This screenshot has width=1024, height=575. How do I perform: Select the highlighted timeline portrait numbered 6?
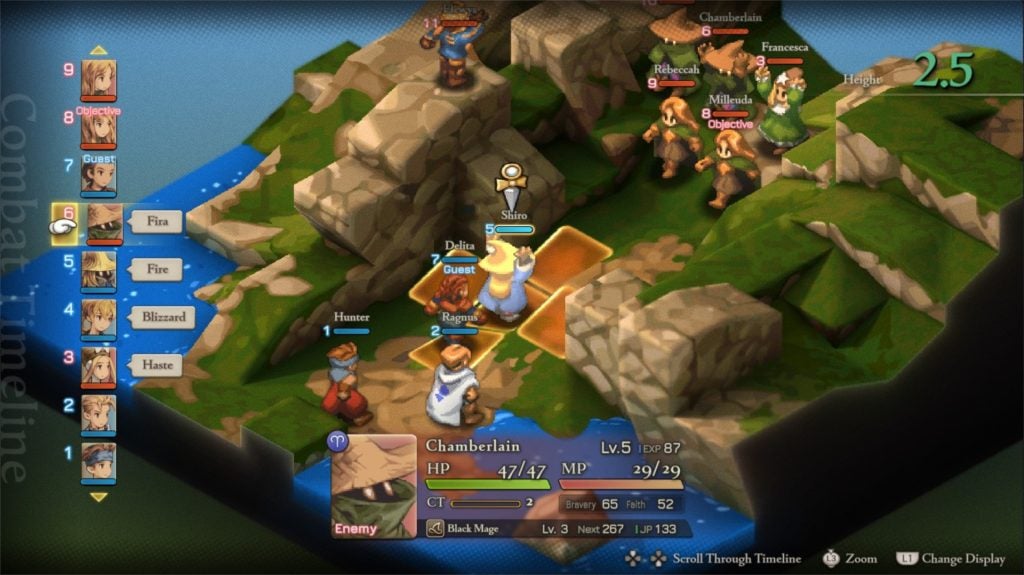[104, 223]
